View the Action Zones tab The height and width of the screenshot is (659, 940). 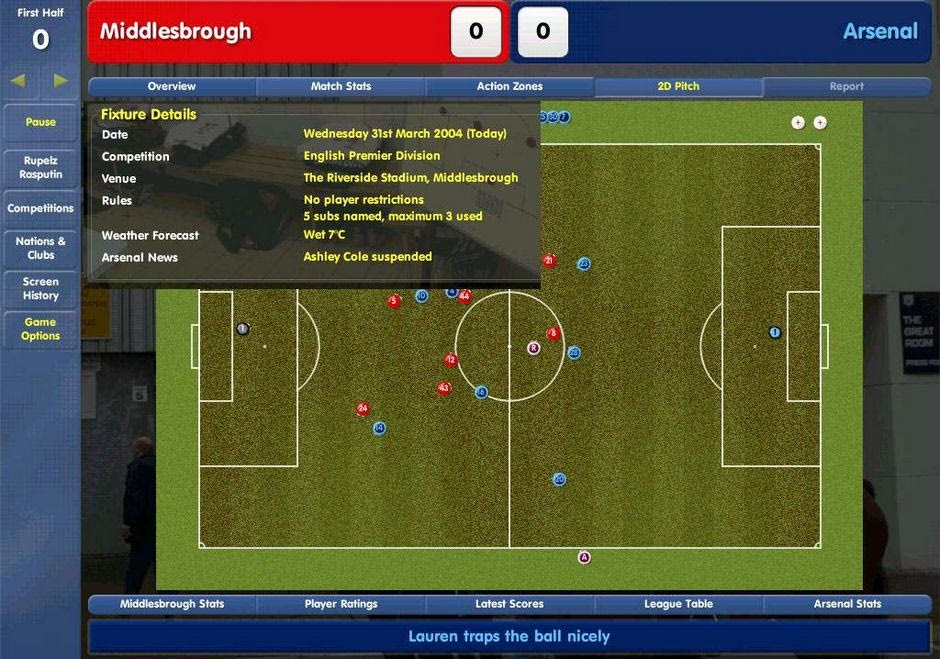point(509,87)
